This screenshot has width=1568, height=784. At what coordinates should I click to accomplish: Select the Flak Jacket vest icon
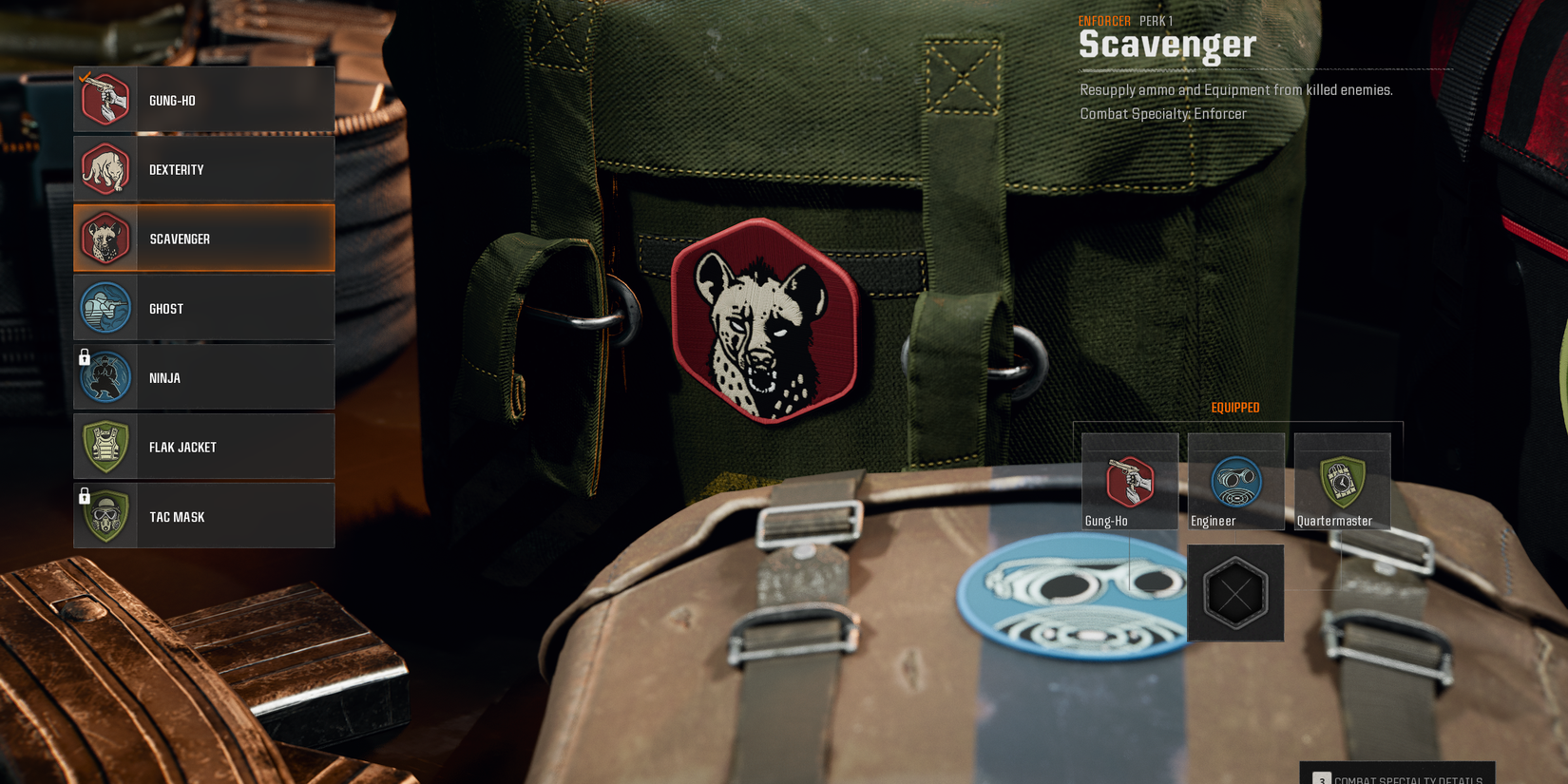click(105, 447)
